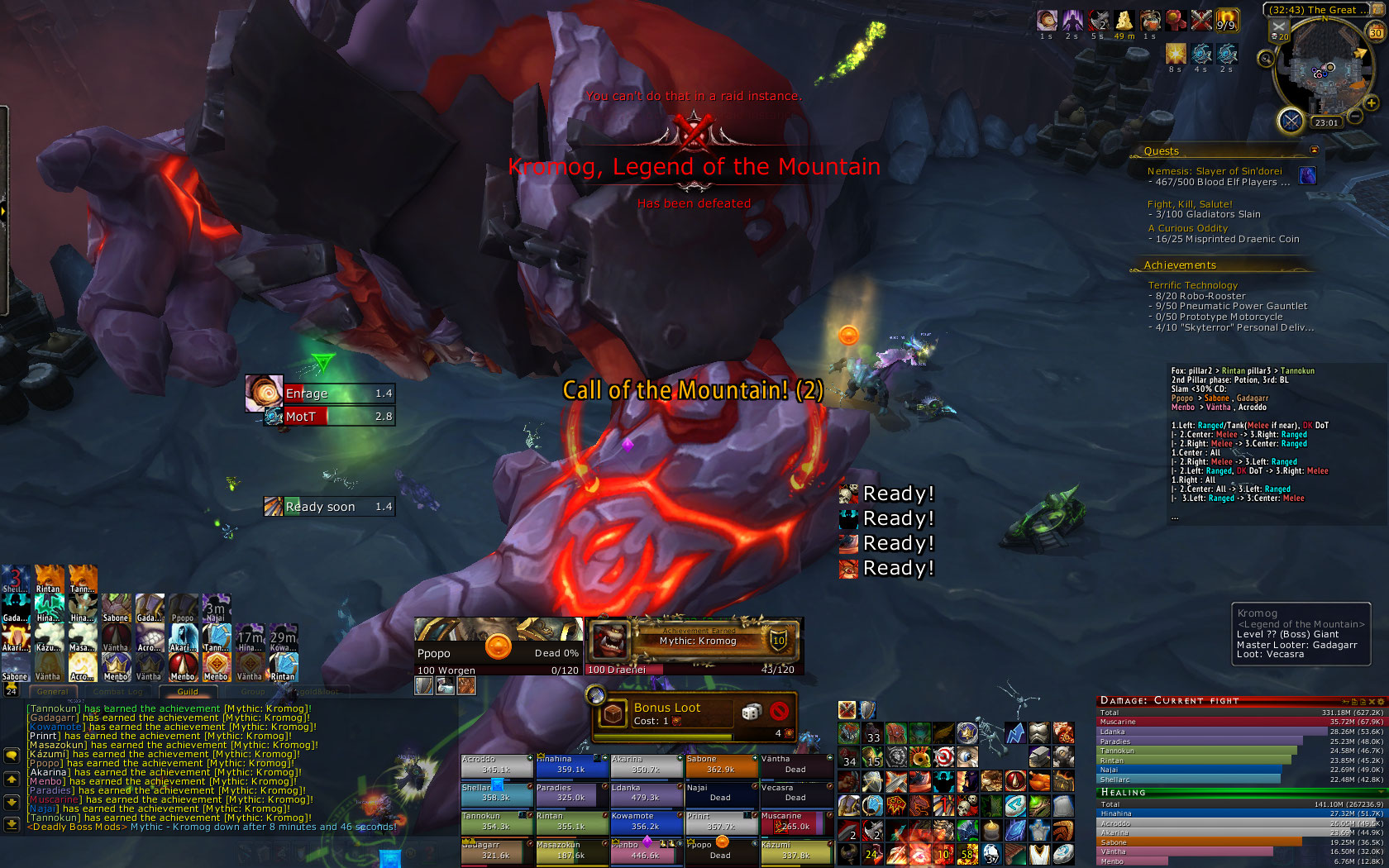Select the Nemesis: Slayer of Sin'dorei quest
This screenshot has width=1389, height=868.
(1214, 171)
